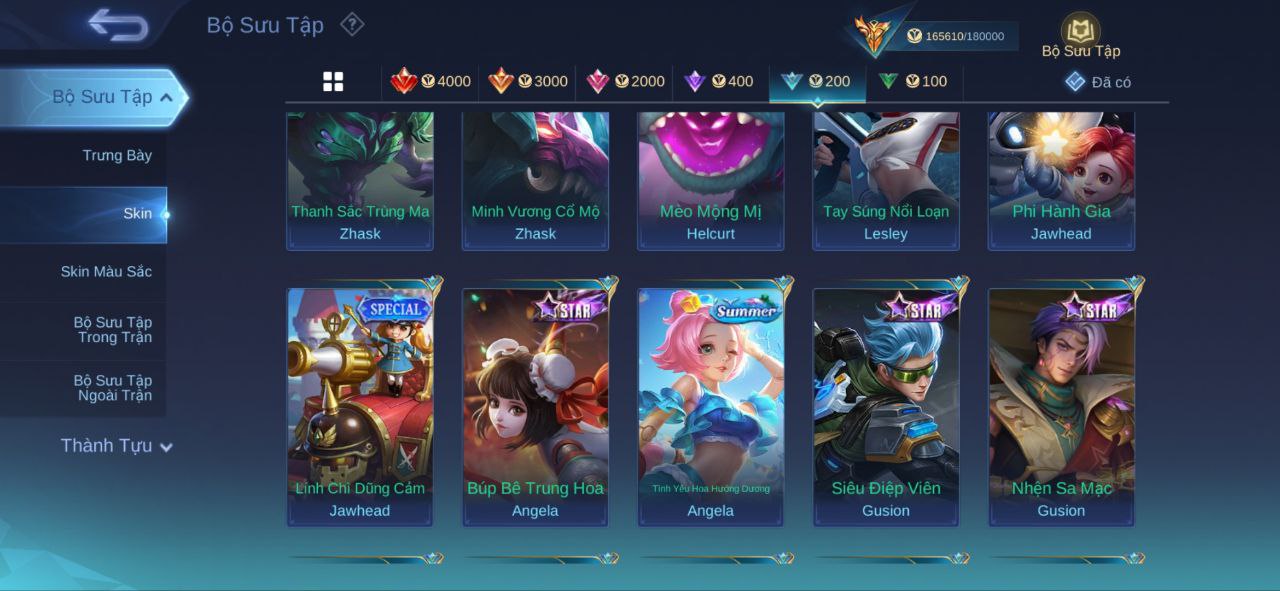Switch to the 4000 points tier tab
This screenshot has height=591, width=1280.
431,82
